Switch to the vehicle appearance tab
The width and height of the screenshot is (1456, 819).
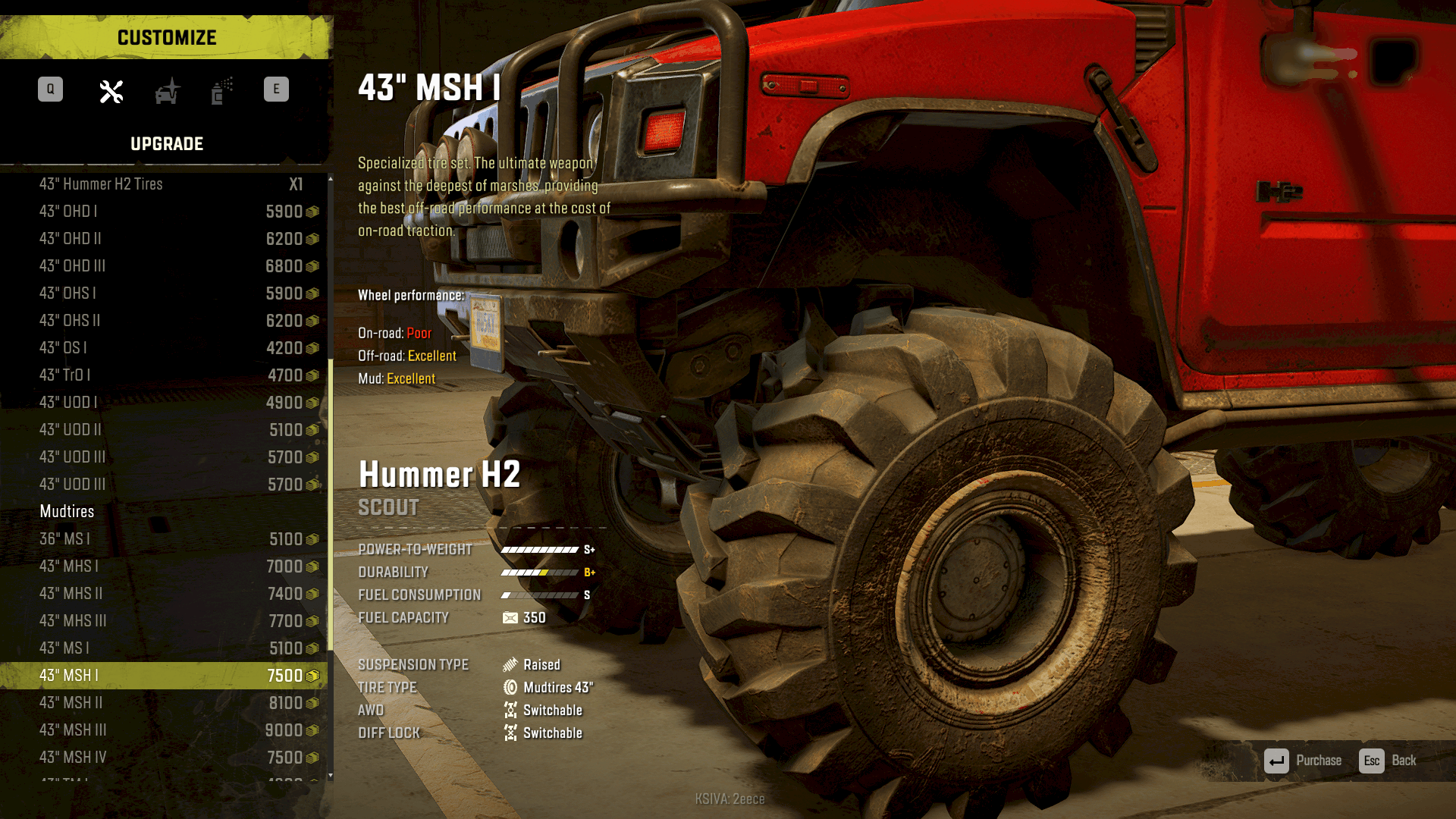click(168, 92)
